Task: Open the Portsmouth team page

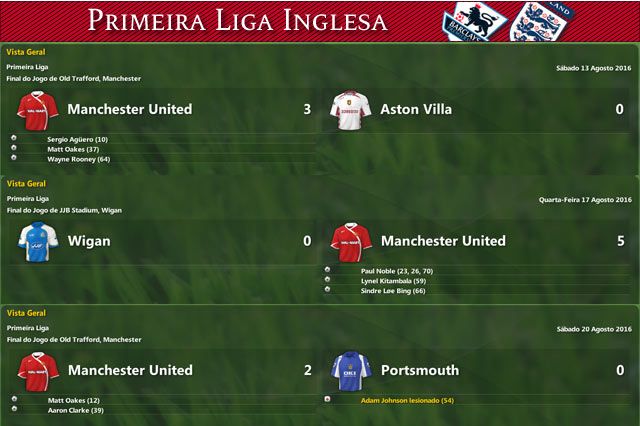Action: [420, 370]
